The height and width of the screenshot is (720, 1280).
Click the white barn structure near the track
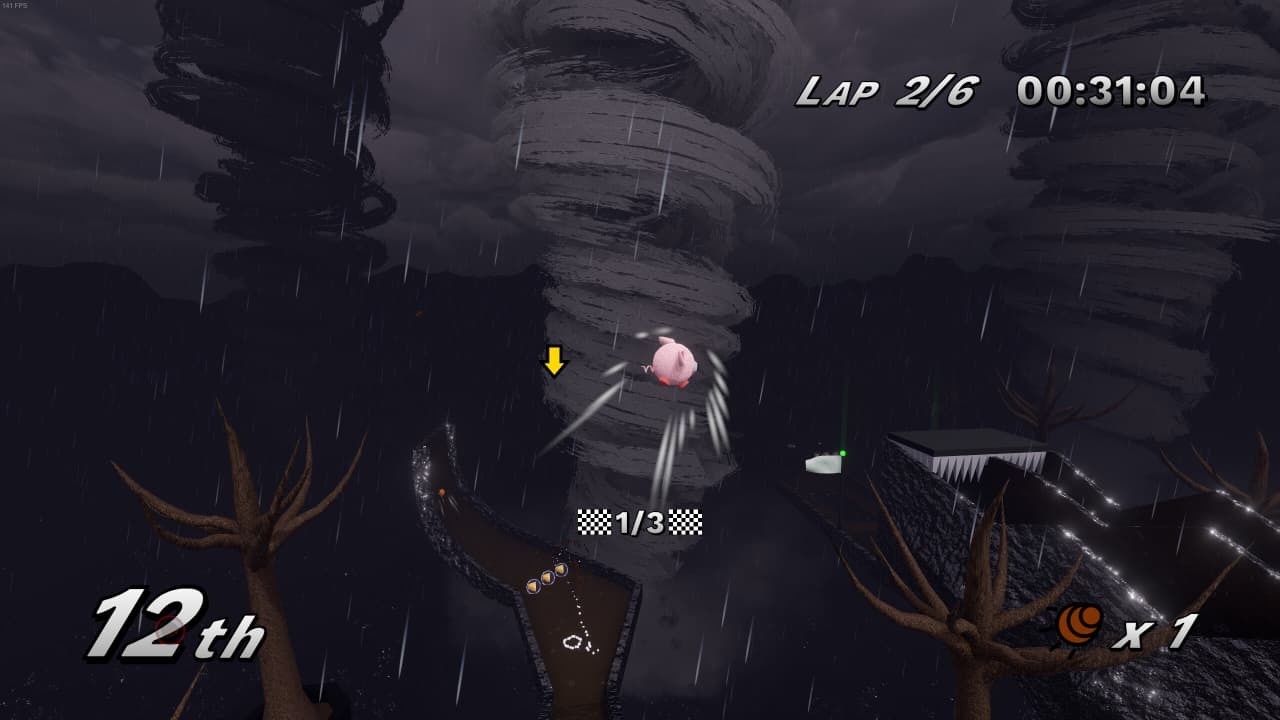[822, 463]
